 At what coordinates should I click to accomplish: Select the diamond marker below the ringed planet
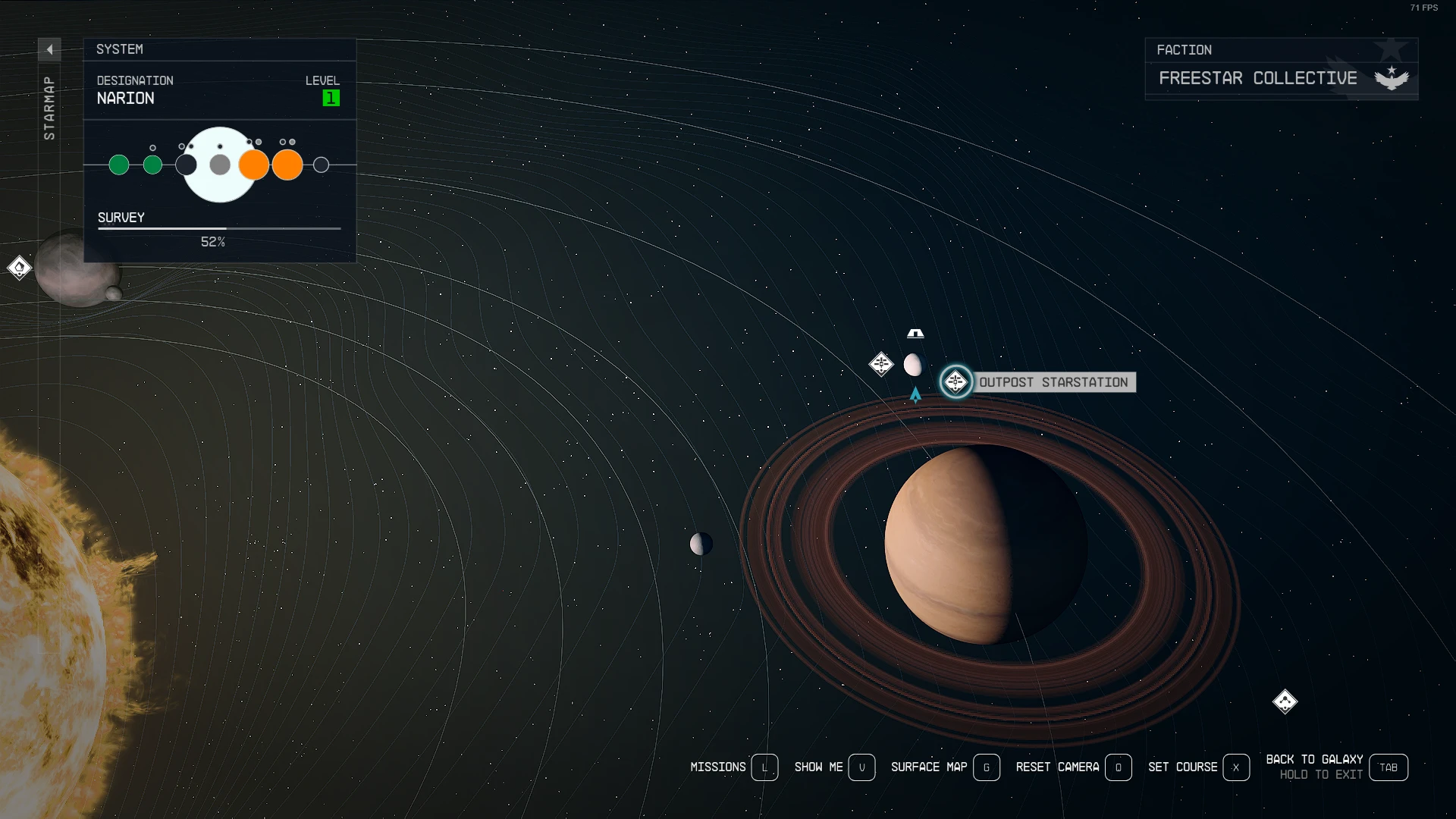point(1285,701)
